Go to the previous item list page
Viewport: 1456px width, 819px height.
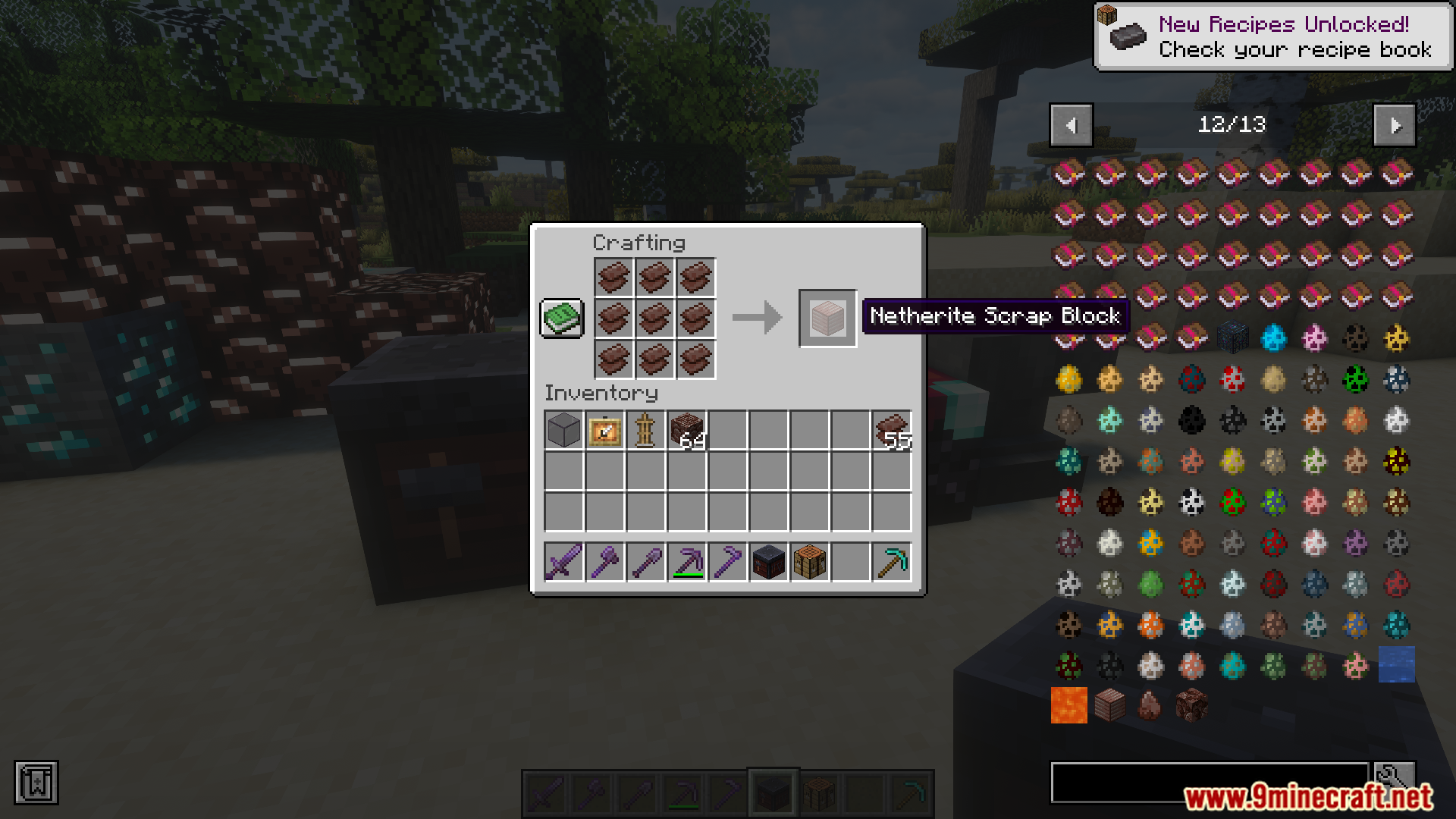(1071, 125)
